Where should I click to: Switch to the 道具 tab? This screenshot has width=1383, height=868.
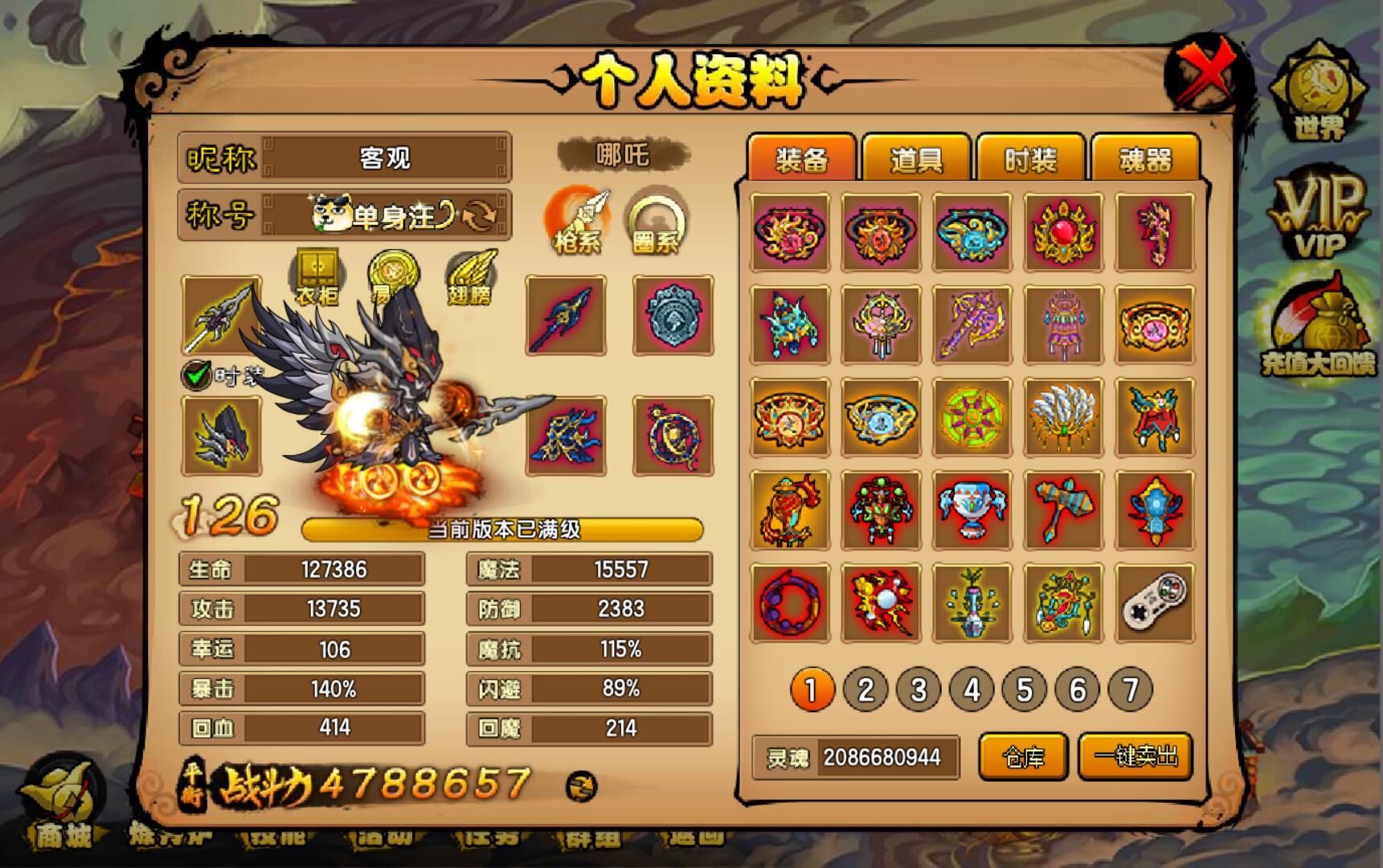coord(915,159)
